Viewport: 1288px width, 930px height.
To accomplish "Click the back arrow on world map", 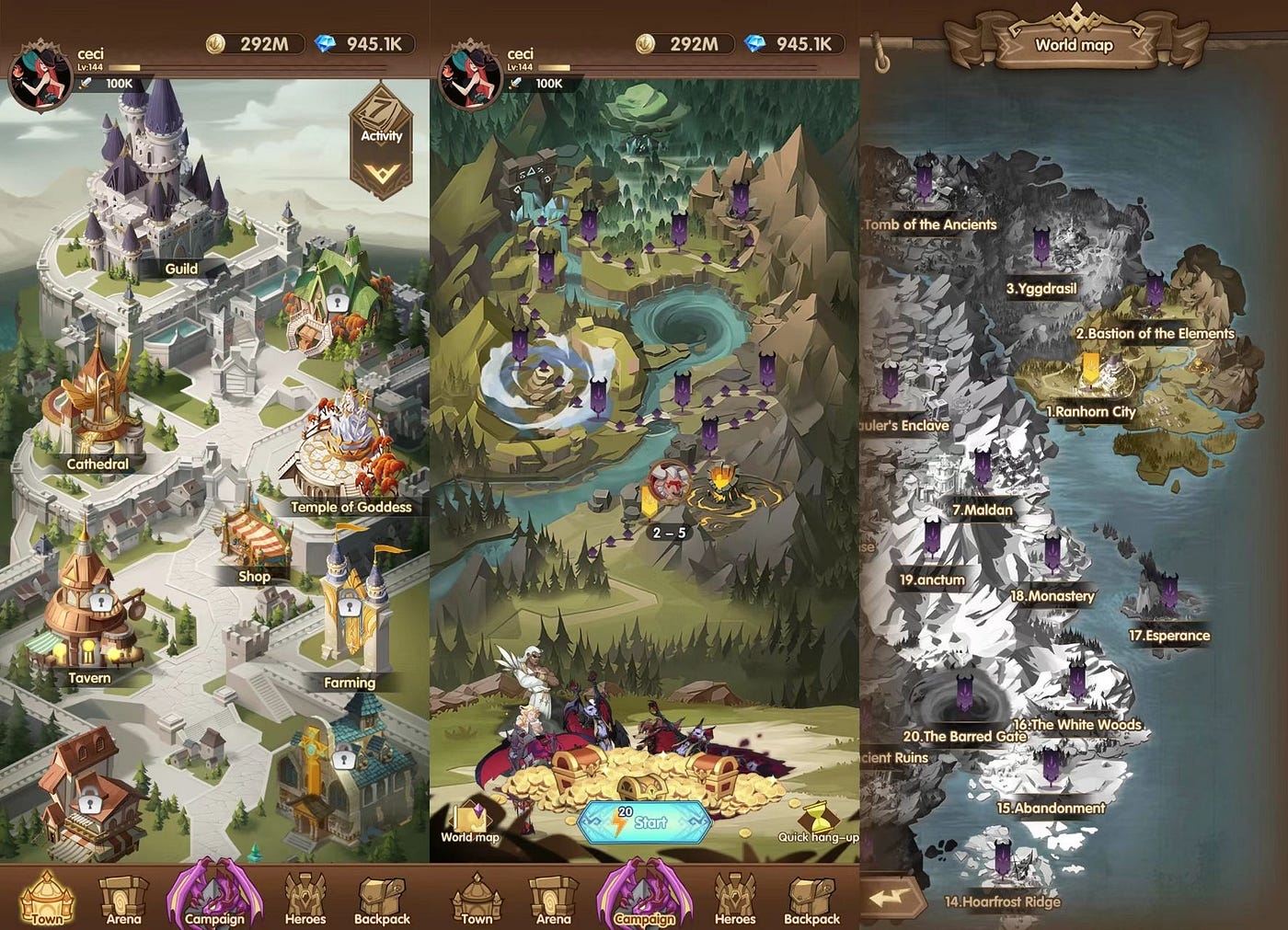I will [x=891, y=897].
